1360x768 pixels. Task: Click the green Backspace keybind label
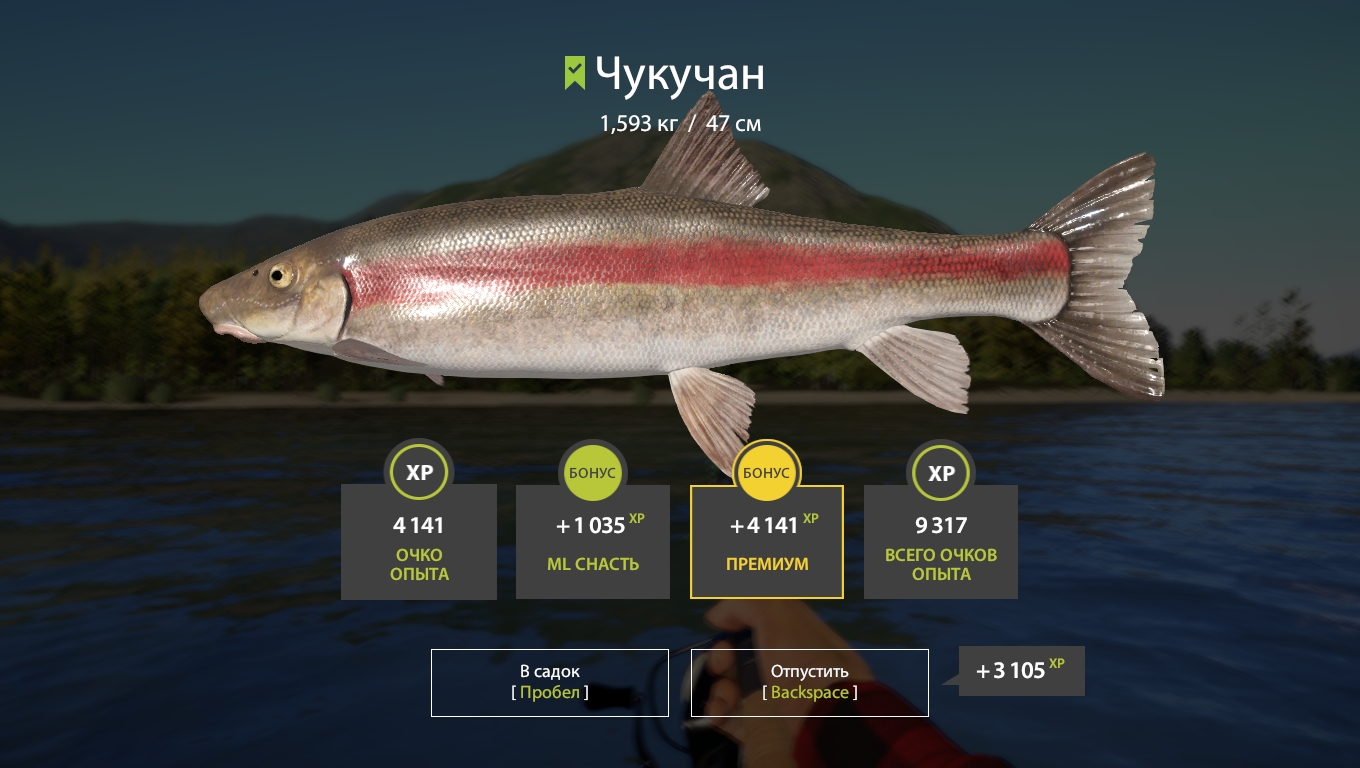pyautogui.click(x=810, y=692)
